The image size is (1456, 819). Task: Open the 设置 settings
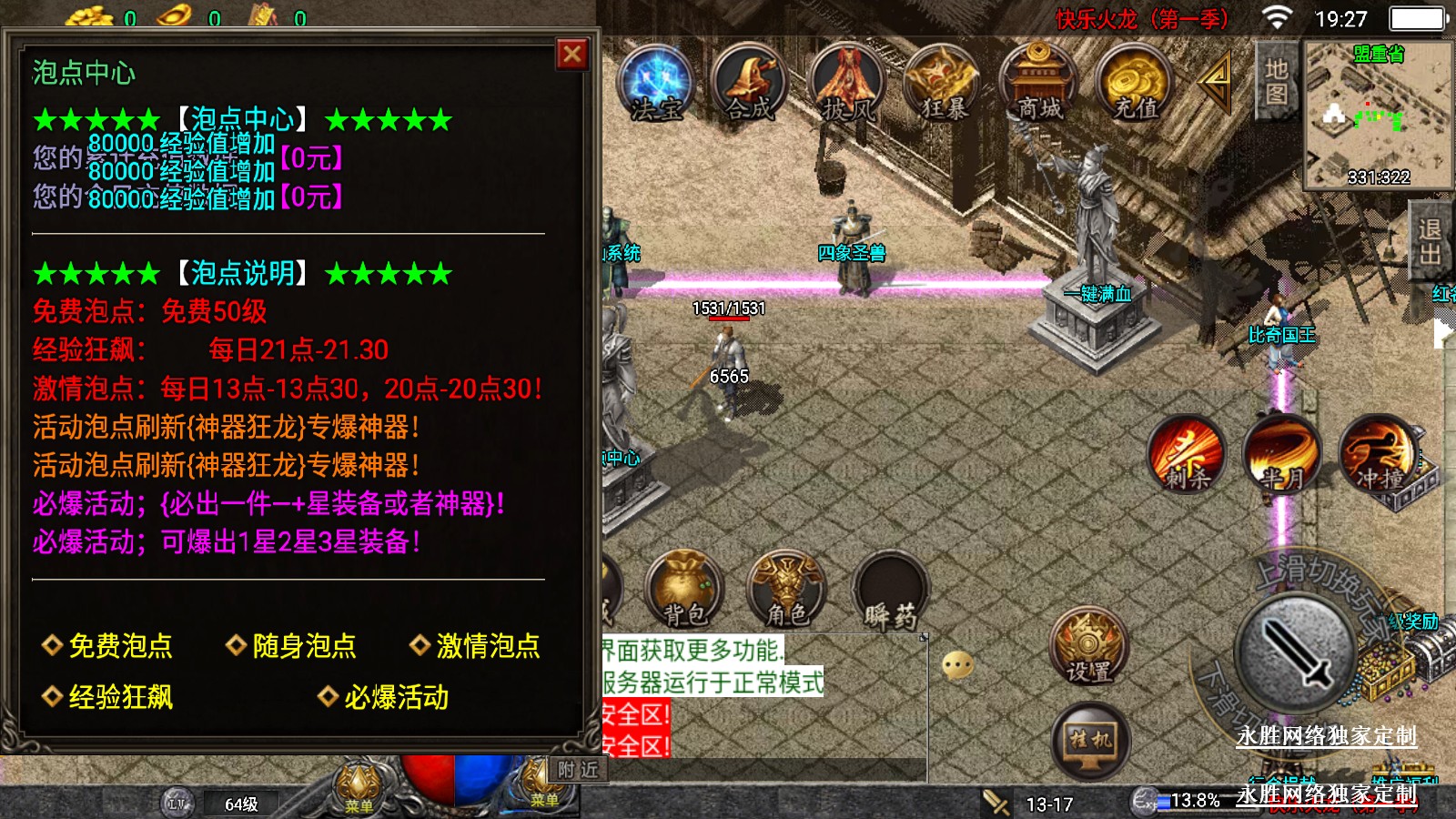(x=1089, y=648)
